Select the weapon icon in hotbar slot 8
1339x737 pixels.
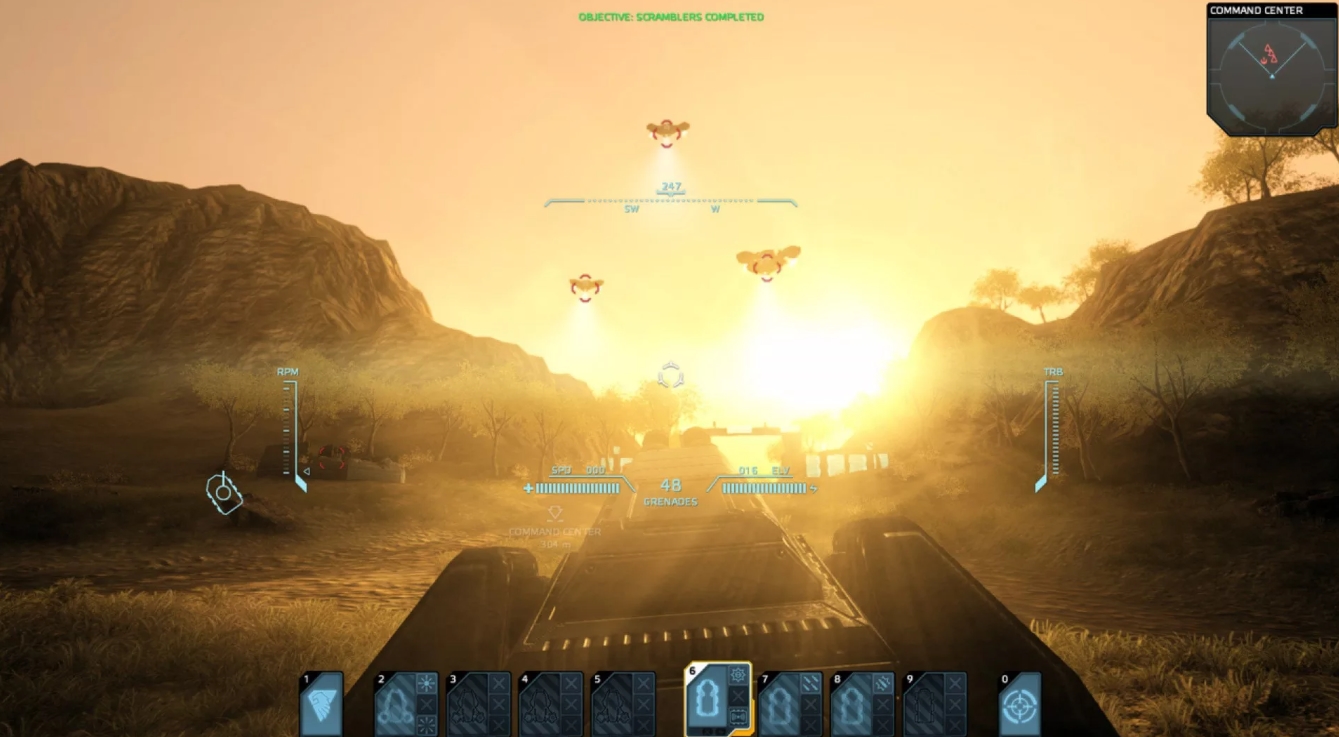tap(852, 705)
